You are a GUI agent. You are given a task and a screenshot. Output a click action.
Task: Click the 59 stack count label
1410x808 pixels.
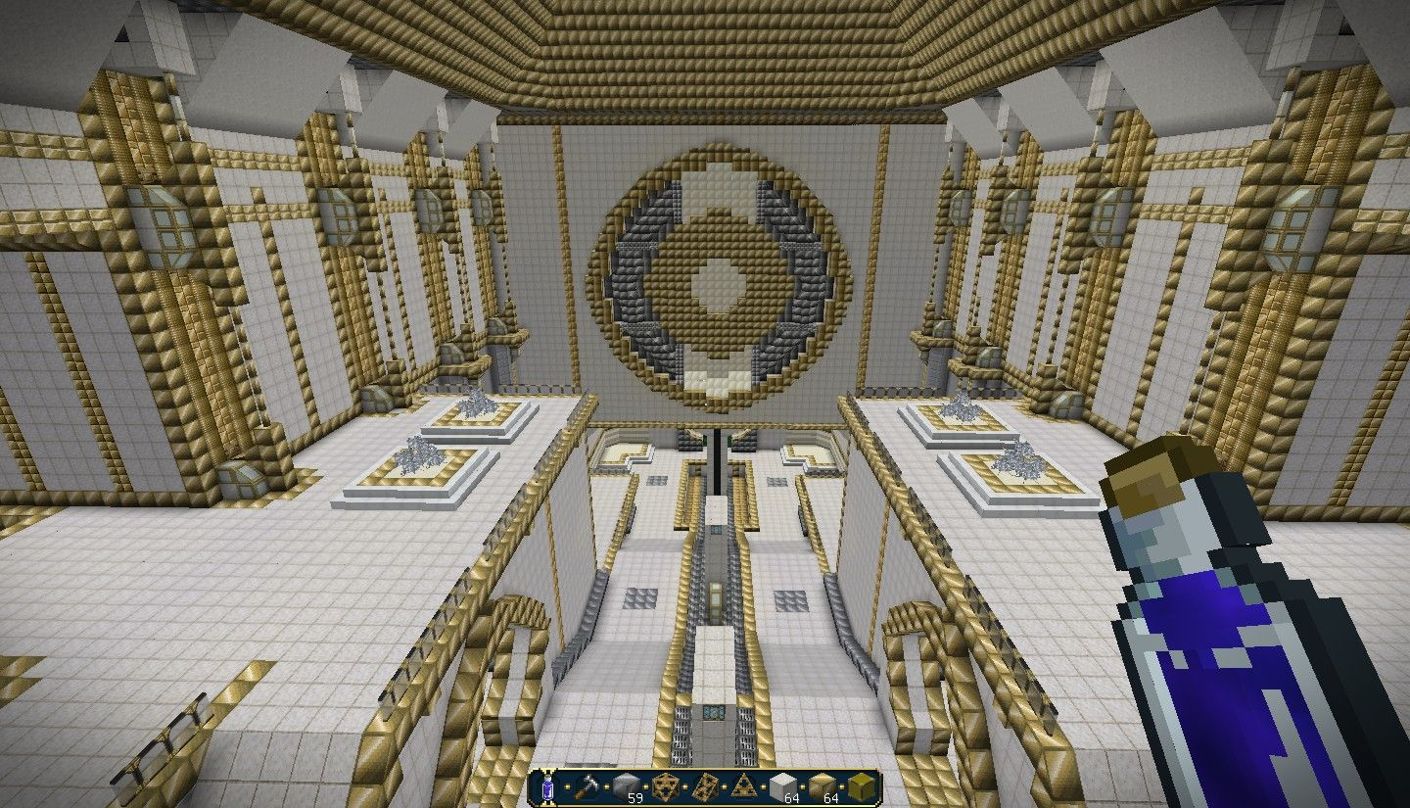pyautogui.click(x=635, y=796)
